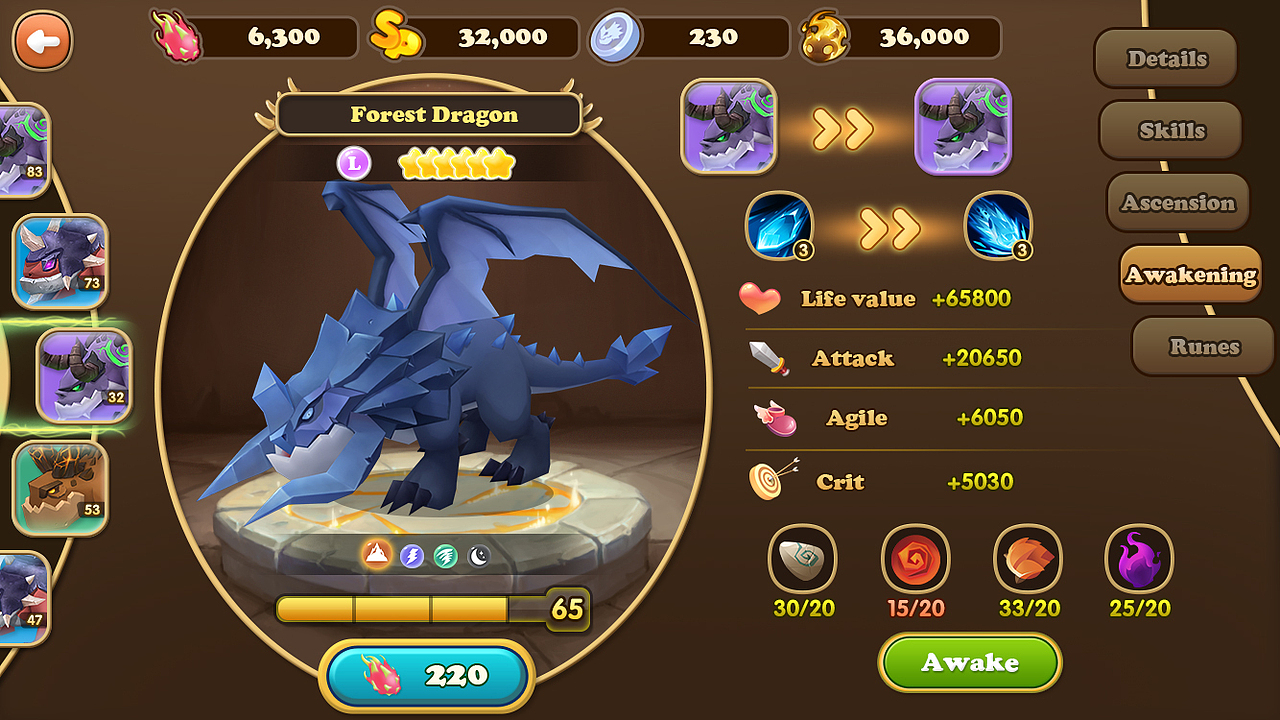Screen dimensions: 1280x720
Task: Switch to the Awakening tab
Action: (x=1190, y=274)
